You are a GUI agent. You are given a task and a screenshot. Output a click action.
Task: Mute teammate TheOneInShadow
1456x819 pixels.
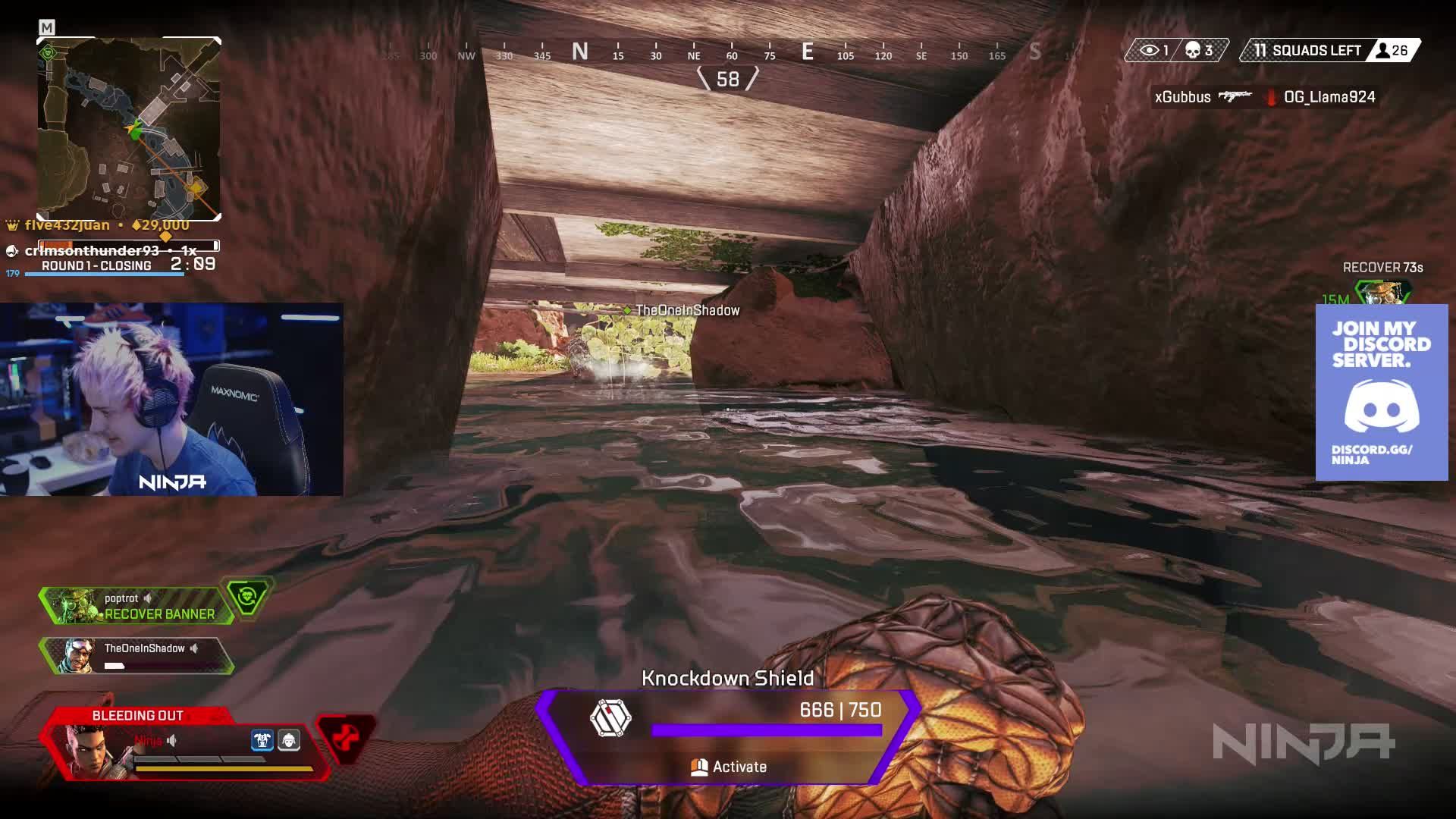(195, 648)
